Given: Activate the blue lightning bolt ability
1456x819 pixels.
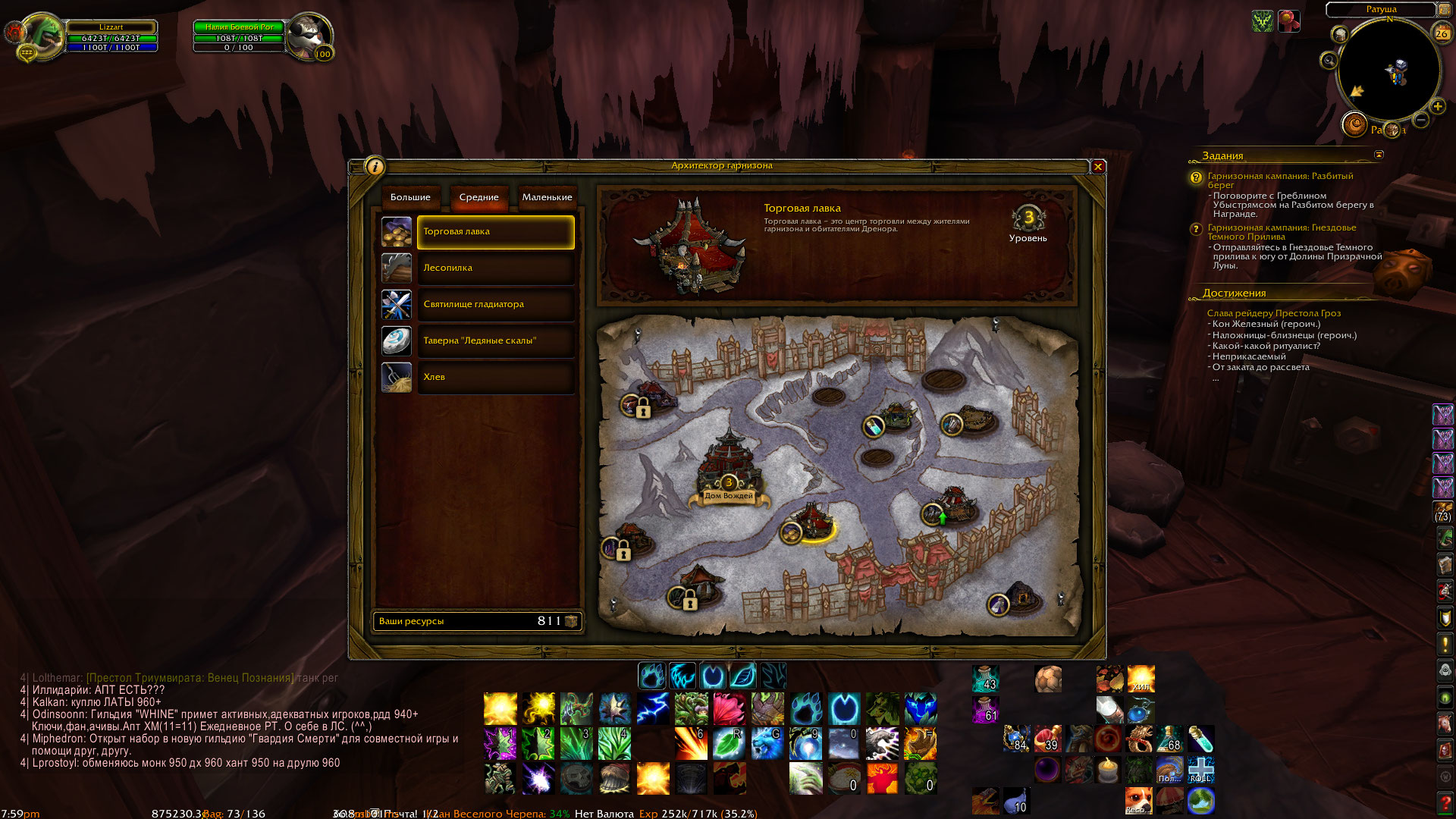Looking at the screenshot, I should [653, 709].
